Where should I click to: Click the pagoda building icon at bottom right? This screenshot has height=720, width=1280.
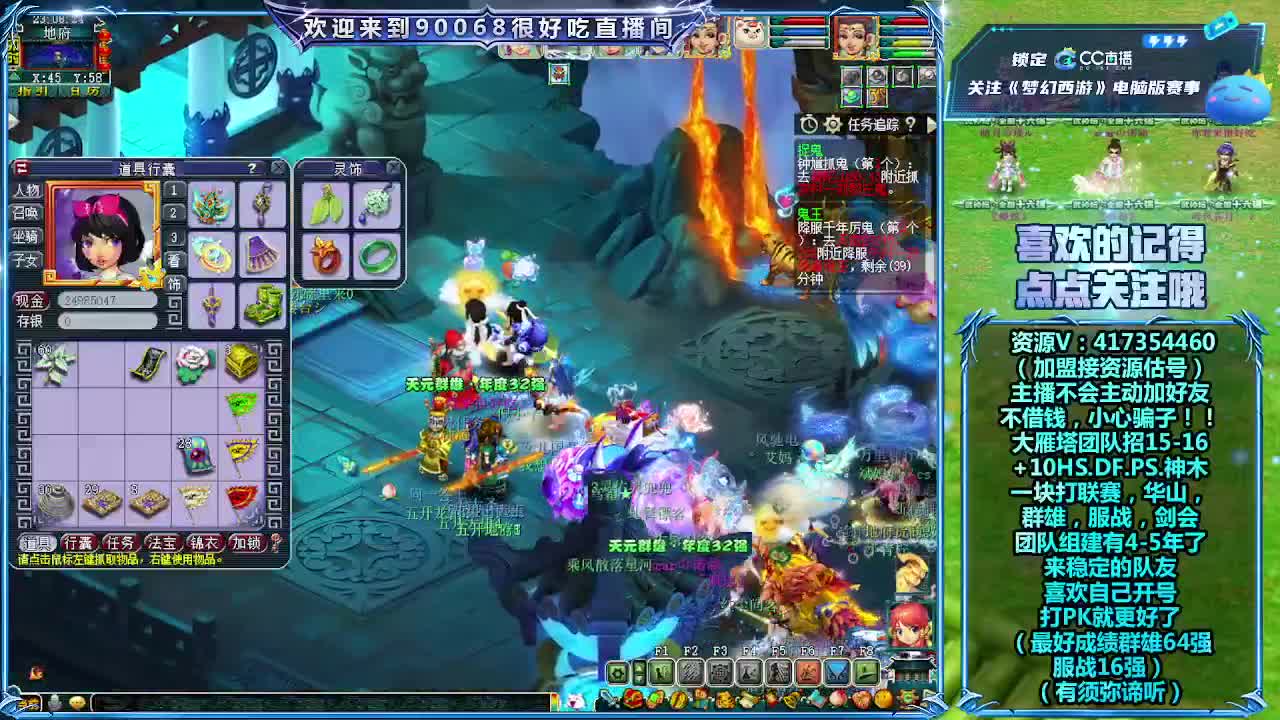click(913, 670)
